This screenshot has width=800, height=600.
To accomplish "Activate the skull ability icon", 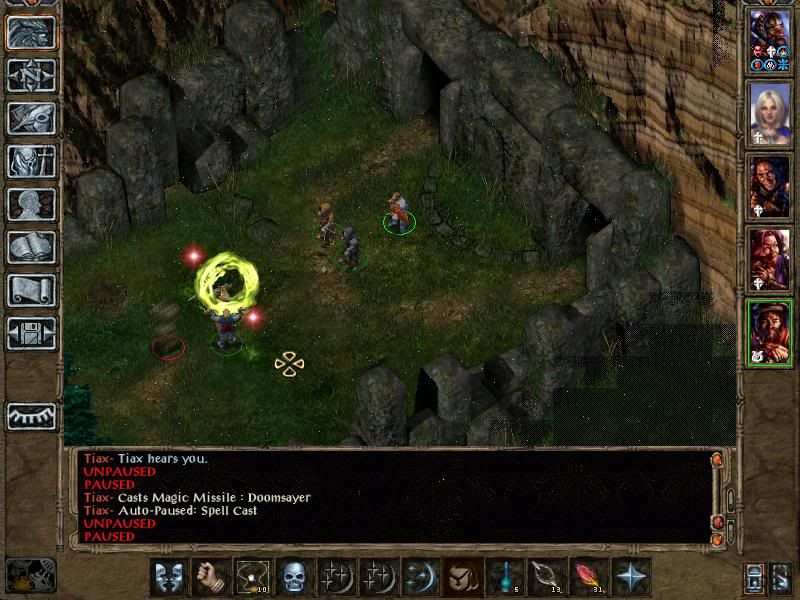I will [x=294, y=577].
